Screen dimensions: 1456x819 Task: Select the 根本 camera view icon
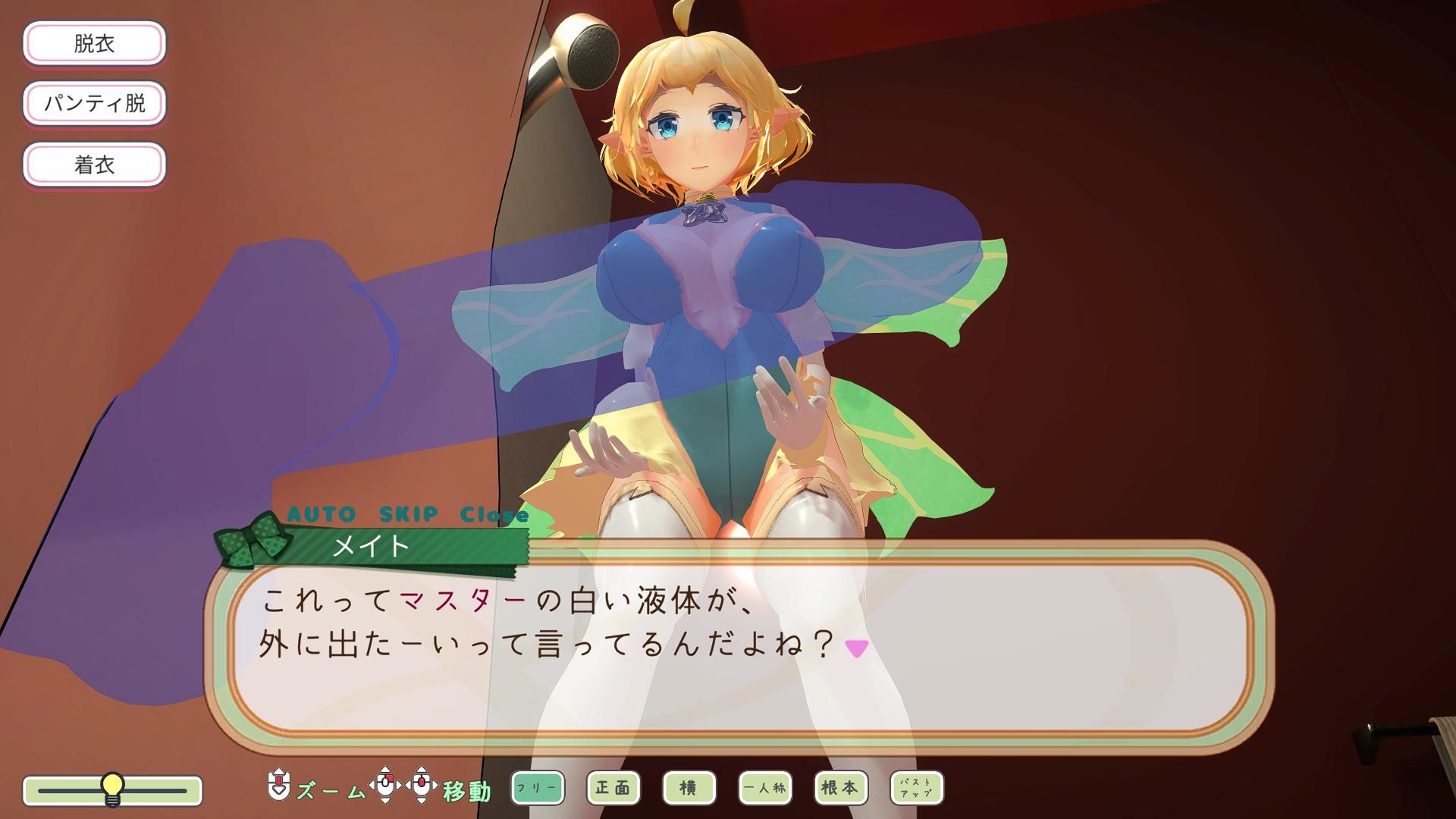[x=842, y=789]
